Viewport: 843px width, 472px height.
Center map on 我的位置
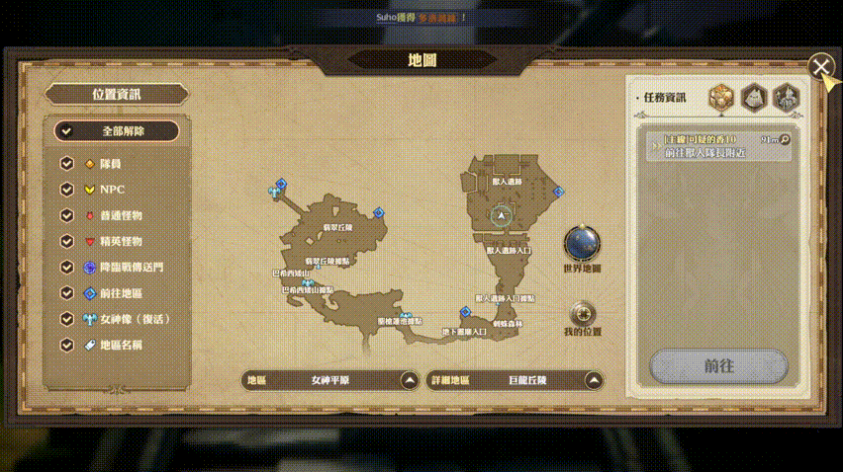point(582,312)
